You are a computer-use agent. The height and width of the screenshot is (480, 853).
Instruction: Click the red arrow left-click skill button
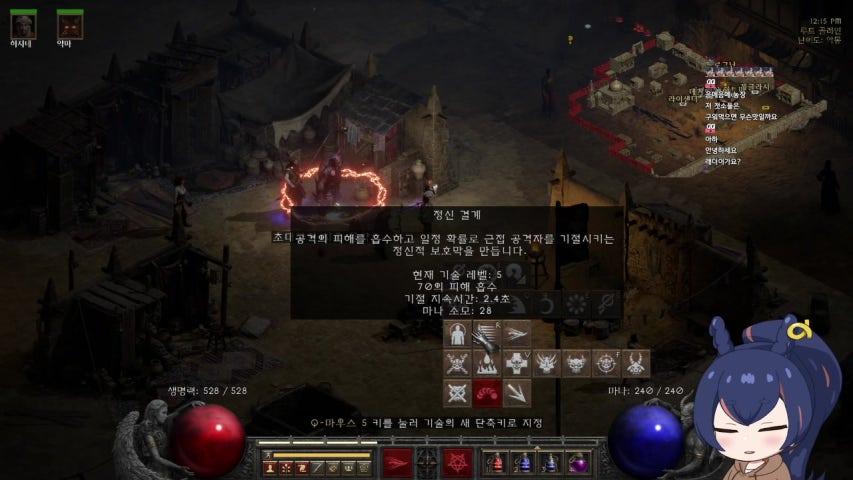[396, 463]
